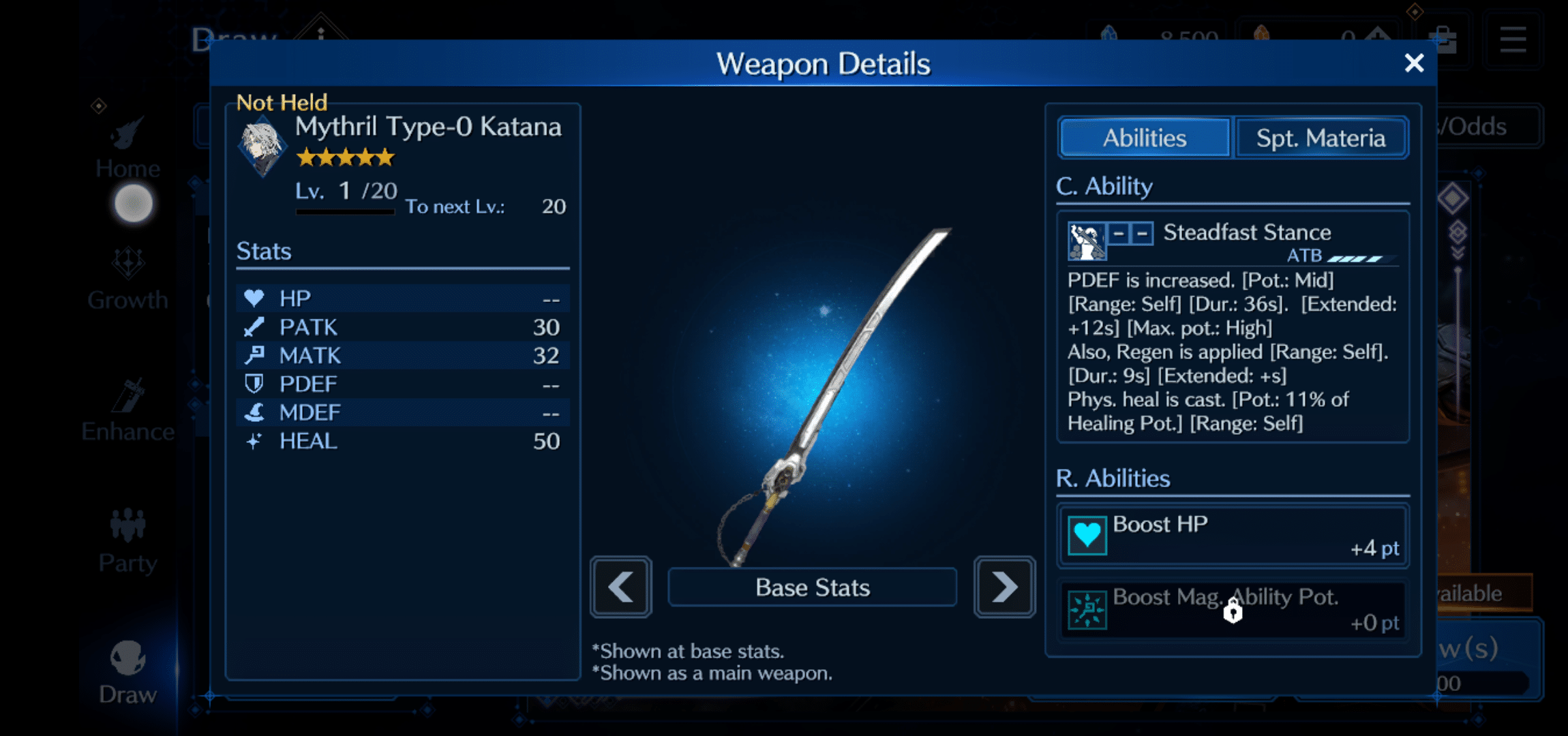Select the Home icon in the sidebar
Image resolution: width=1568 pixels, height=736 pixels.
pyautogui.click(x=126, y=147)
